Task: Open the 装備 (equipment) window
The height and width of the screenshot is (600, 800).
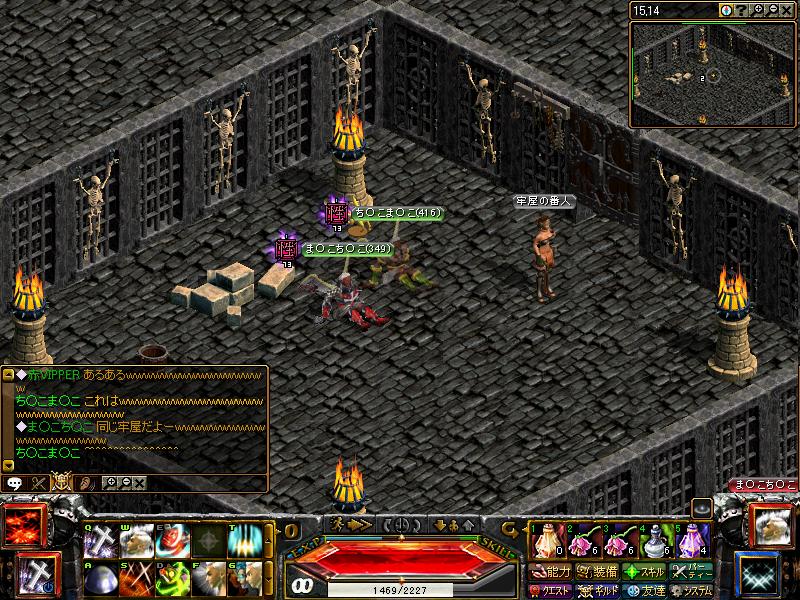Action: (597, 572)
